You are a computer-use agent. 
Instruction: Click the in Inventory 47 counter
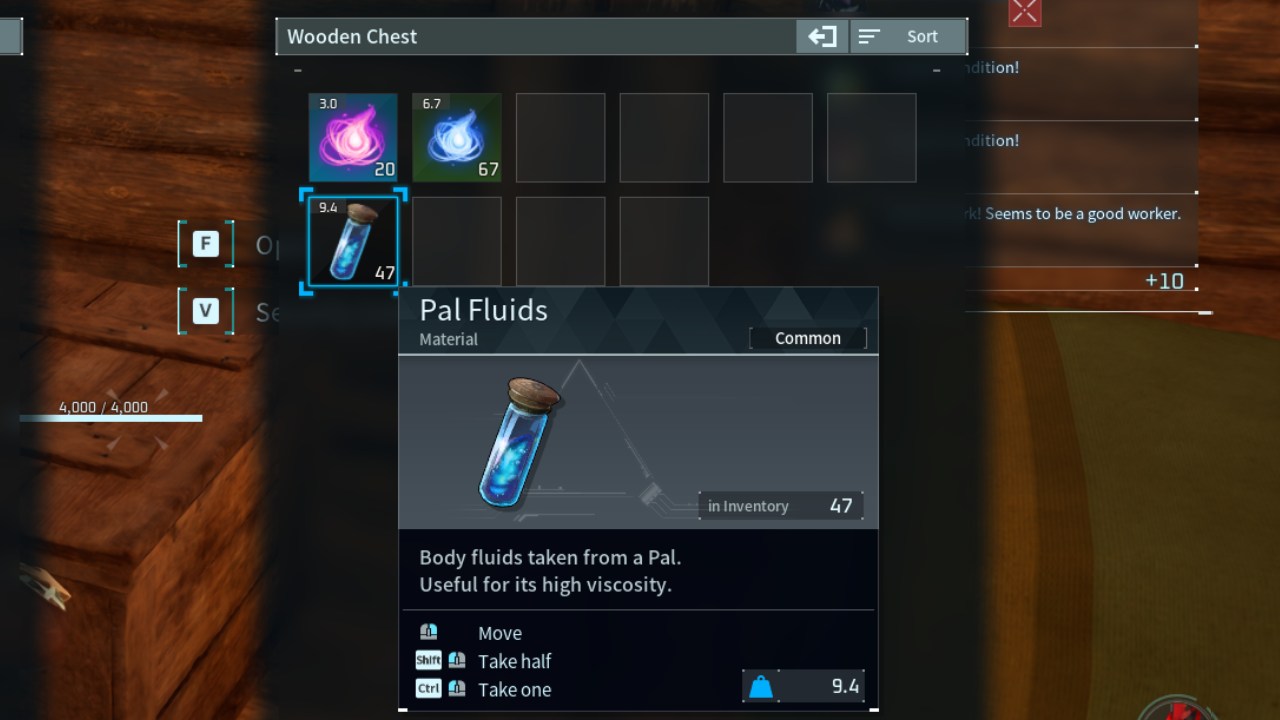781,506
